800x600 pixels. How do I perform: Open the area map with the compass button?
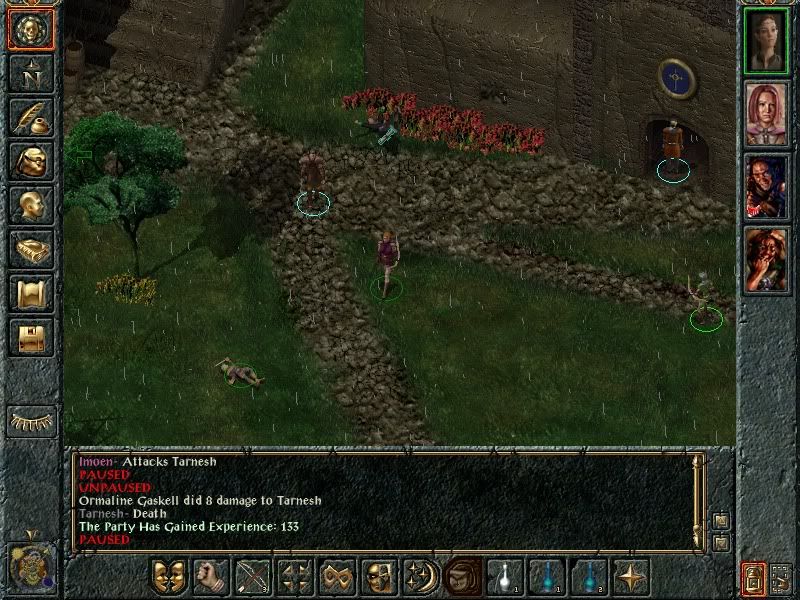(x=31, y=73)
